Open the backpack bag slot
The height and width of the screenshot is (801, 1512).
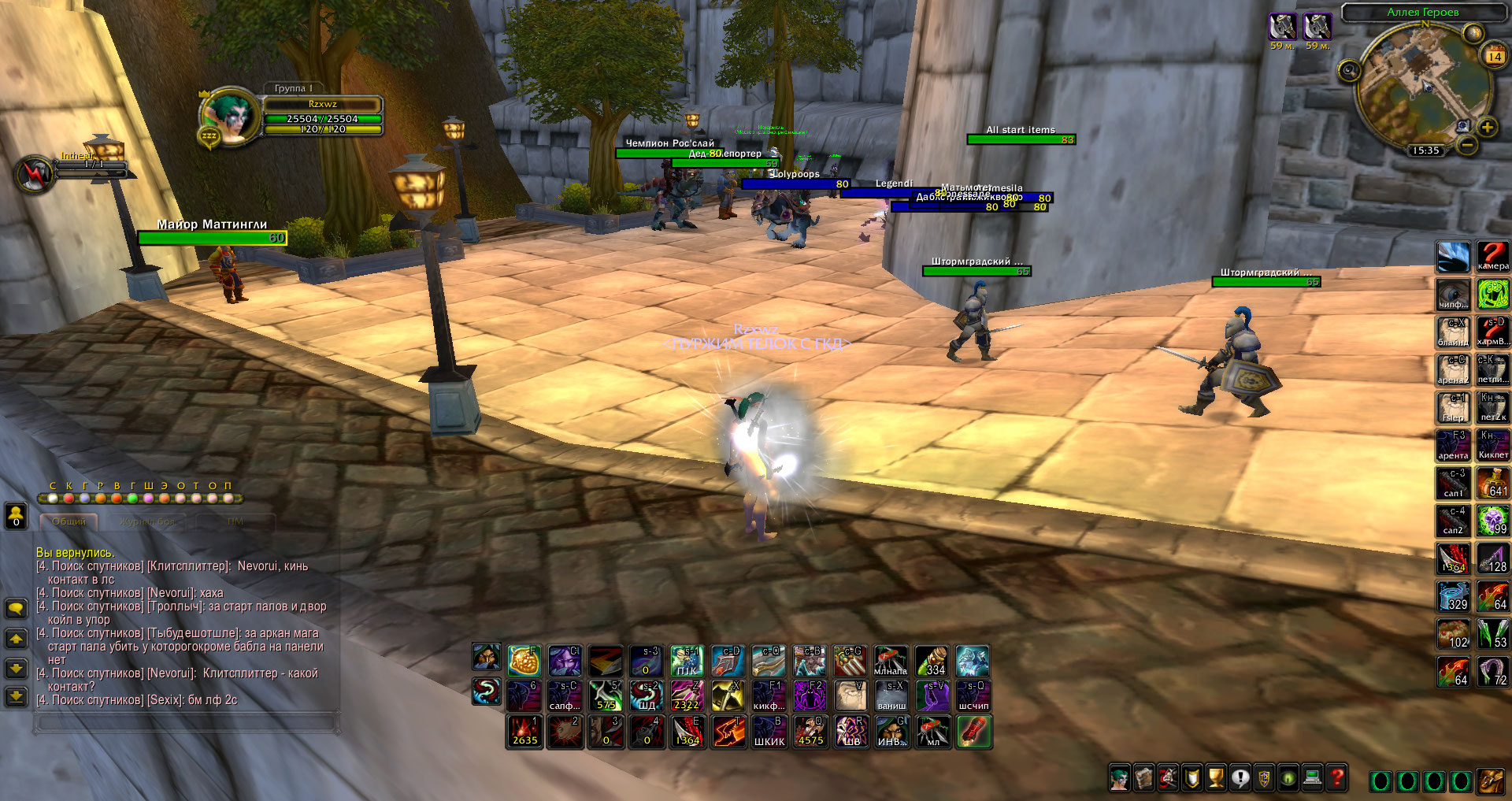[1491, 781]
